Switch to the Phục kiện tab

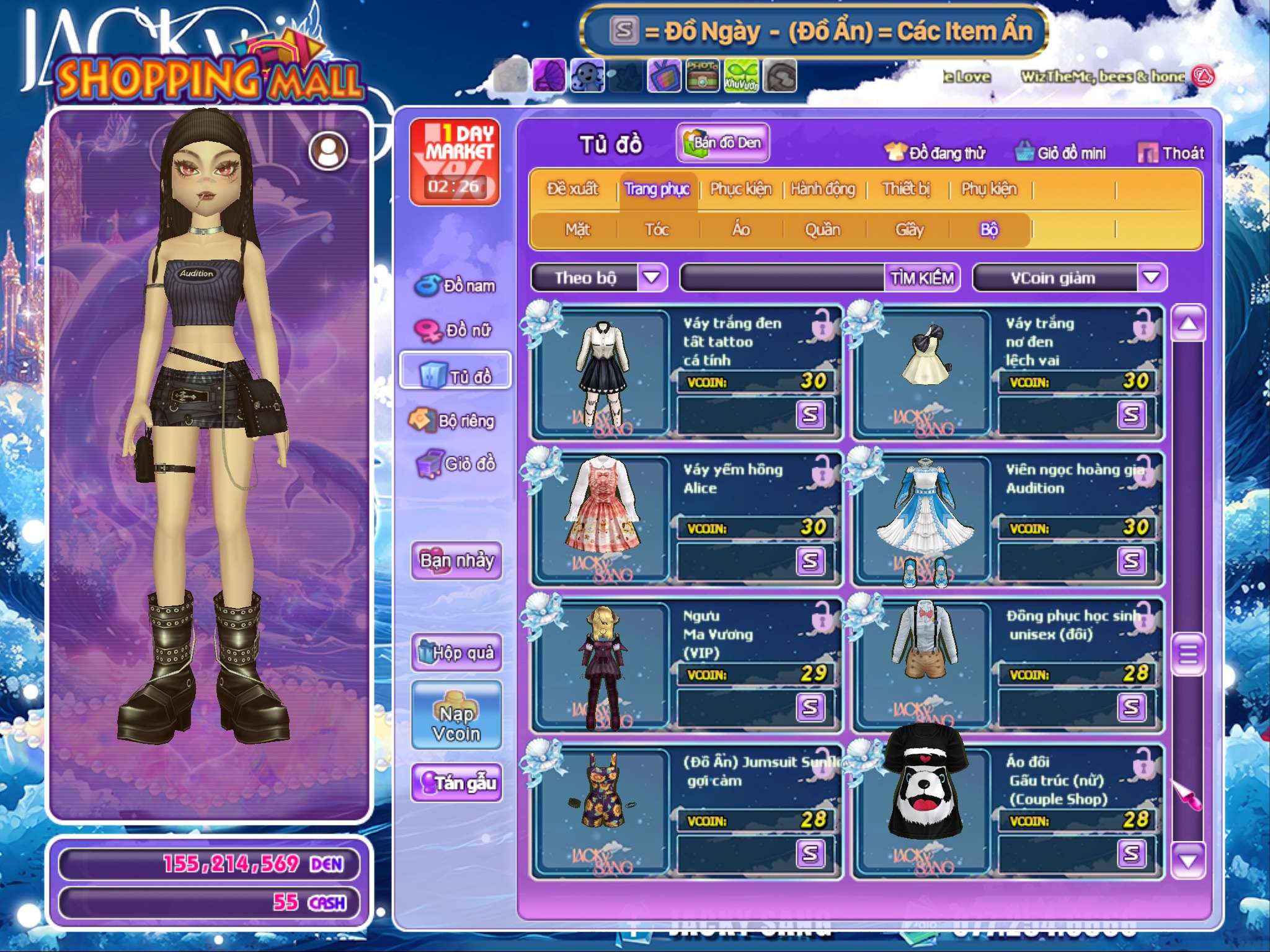(x=741, y=189)
